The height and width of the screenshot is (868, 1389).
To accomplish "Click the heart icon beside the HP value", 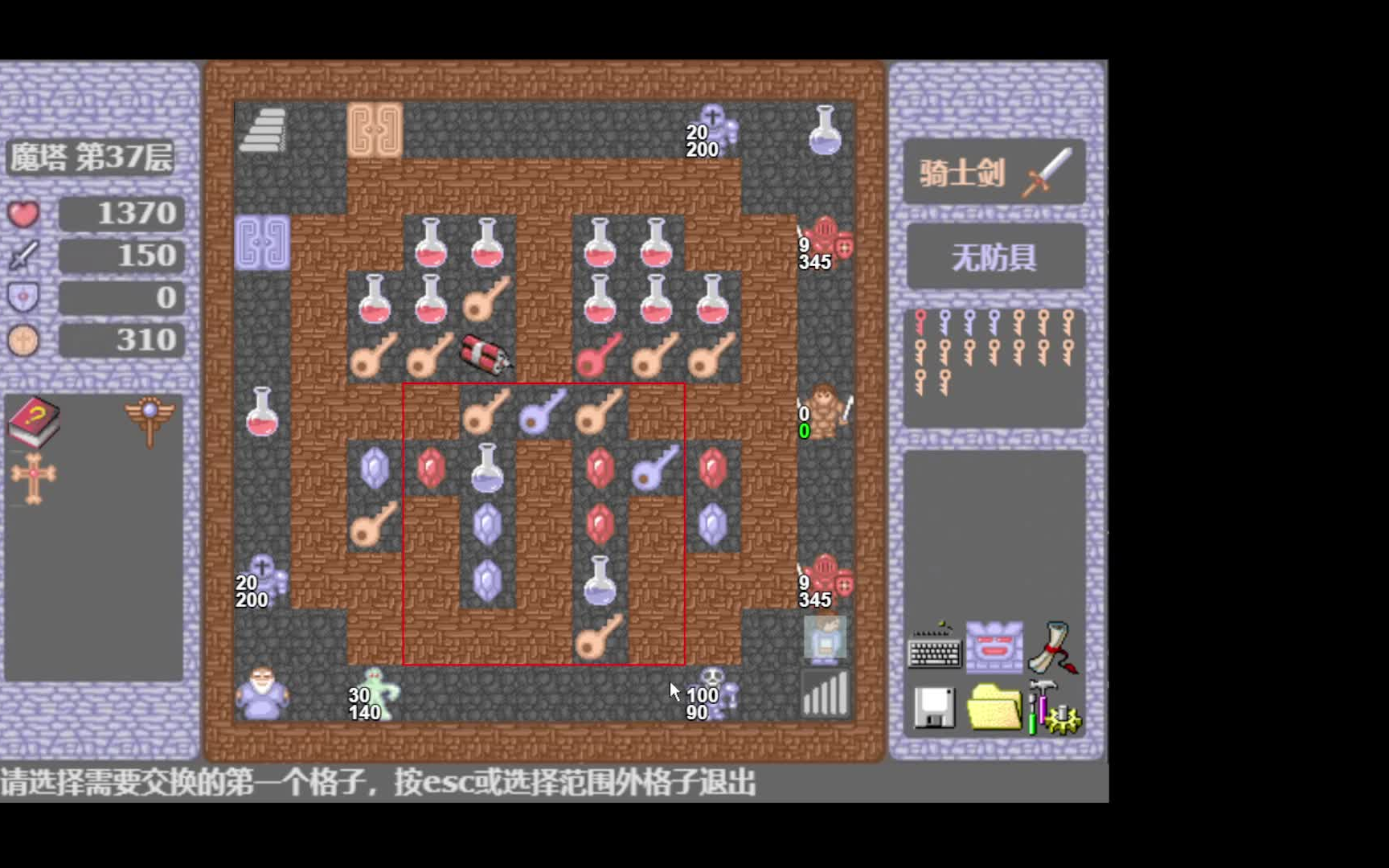I will (22, 213).
